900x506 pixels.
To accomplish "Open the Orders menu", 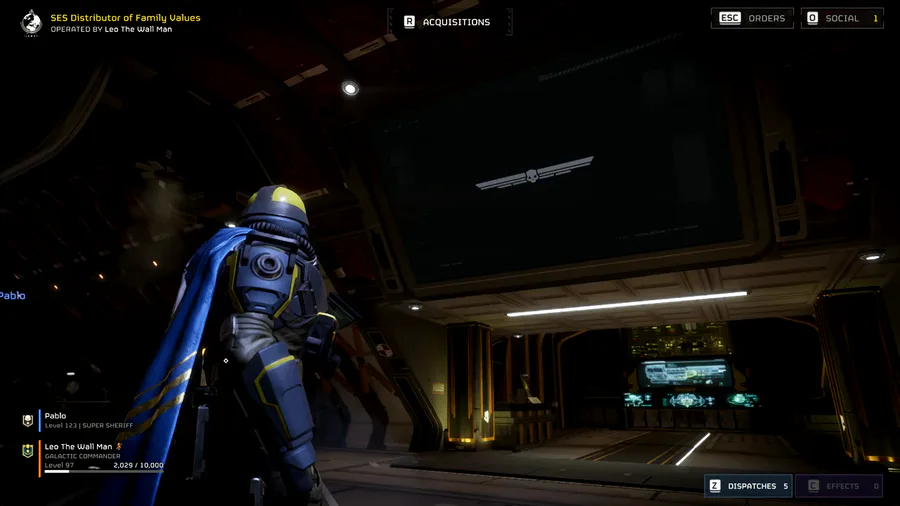I will coord(753,18).
